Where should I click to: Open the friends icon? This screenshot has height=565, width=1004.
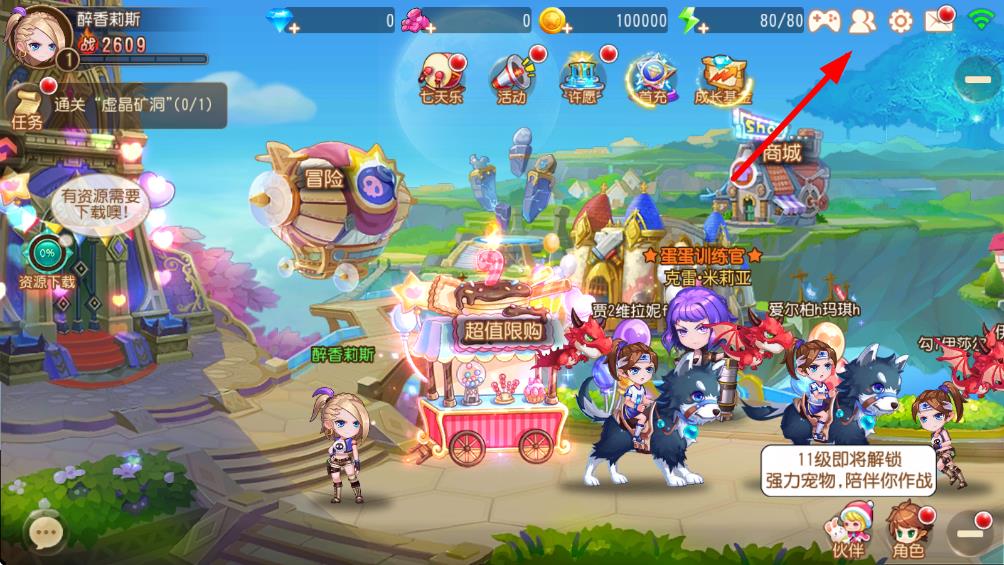tap(862, 20)
